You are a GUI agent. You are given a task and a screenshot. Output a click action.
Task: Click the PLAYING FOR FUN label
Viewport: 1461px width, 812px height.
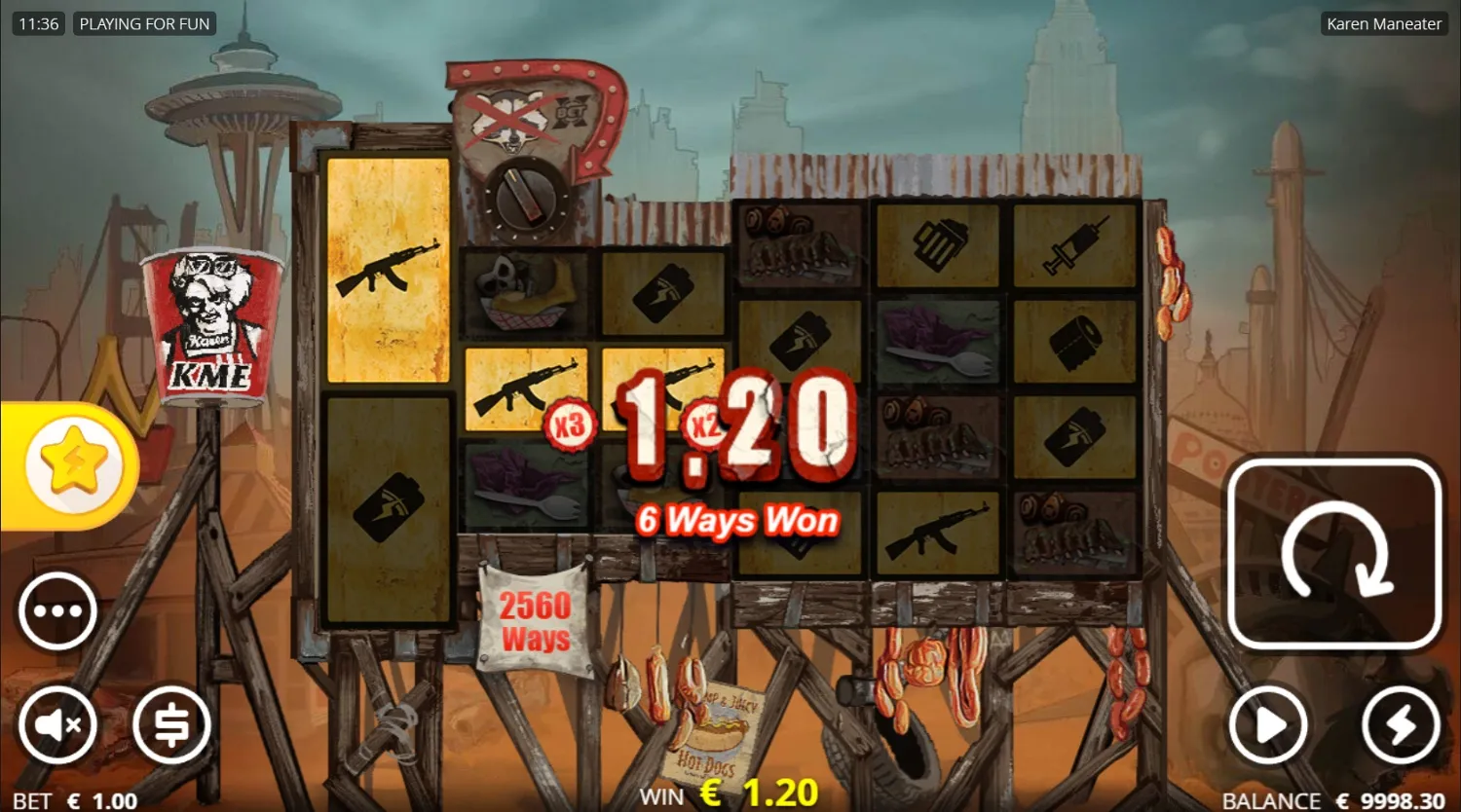tap(144, 23)
